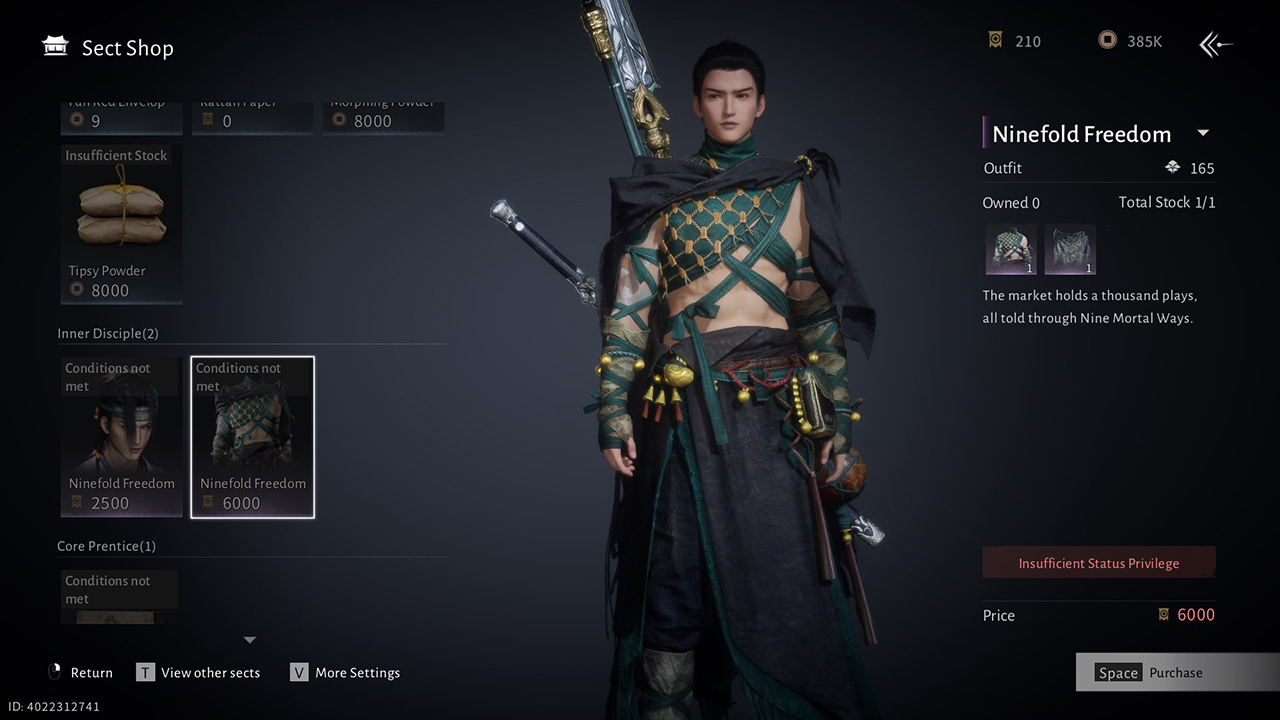This screenshot has height=720, width=1280.
Task: View the dark cloak piece thumbnail
Action: [1070, 249]
